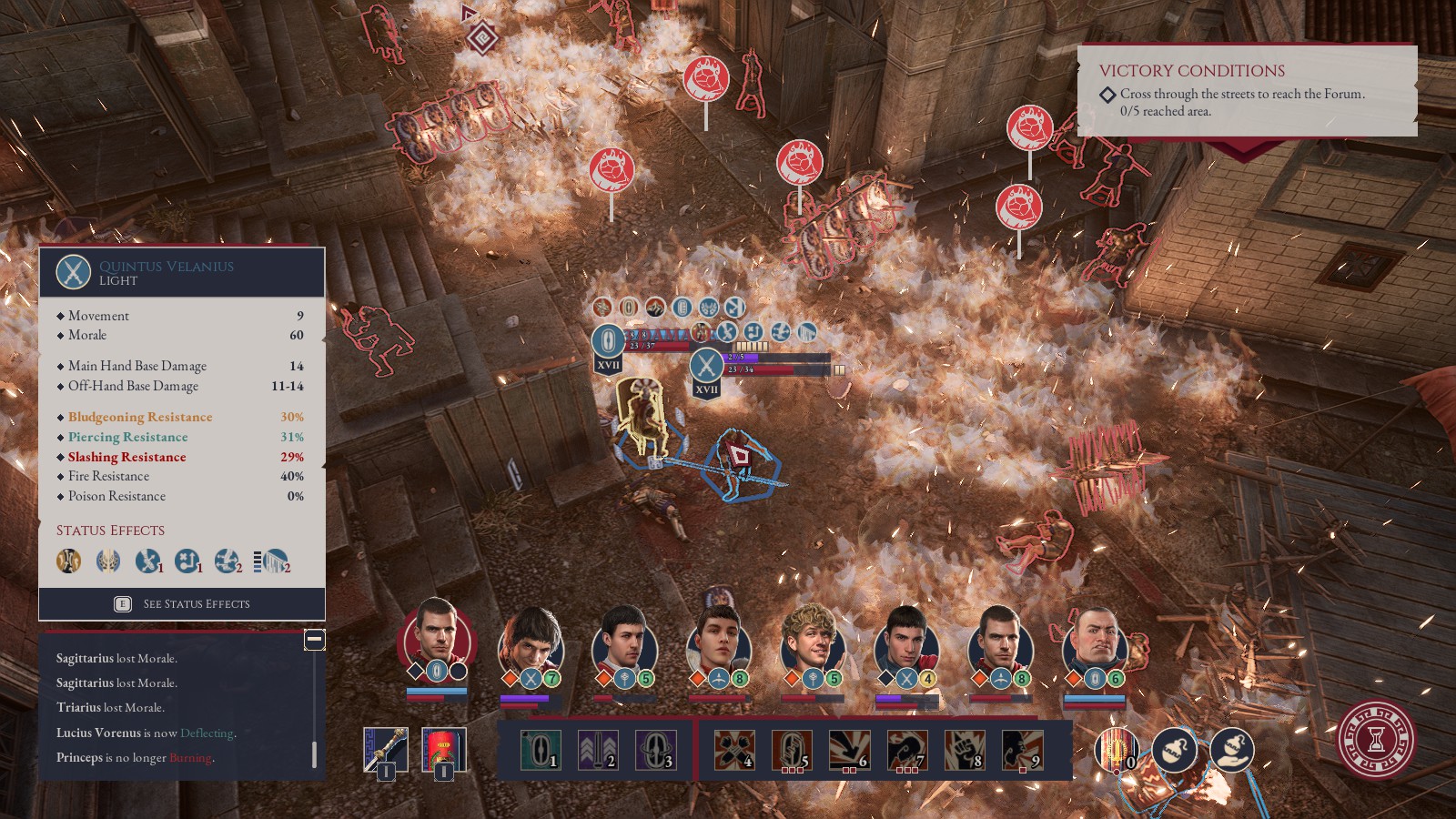Use the crossed hammers ability in slot 4
Screen dimensions: 1456x819
tap(733, 750)
